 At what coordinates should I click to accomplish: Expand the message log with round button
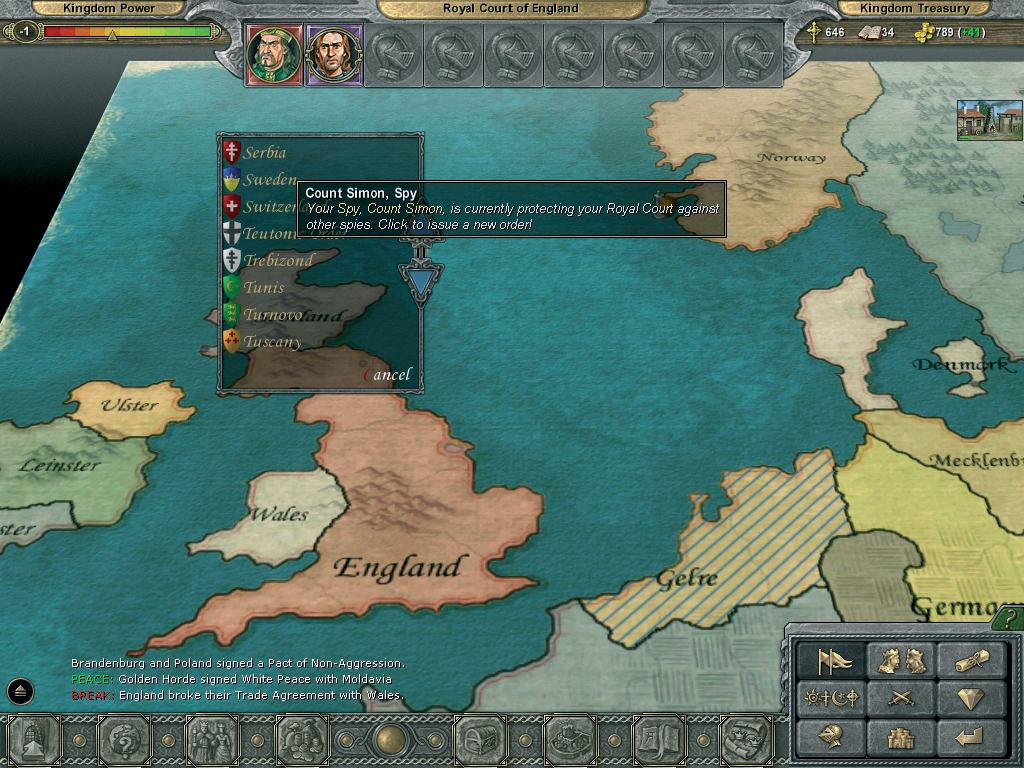tap(21, 690)
